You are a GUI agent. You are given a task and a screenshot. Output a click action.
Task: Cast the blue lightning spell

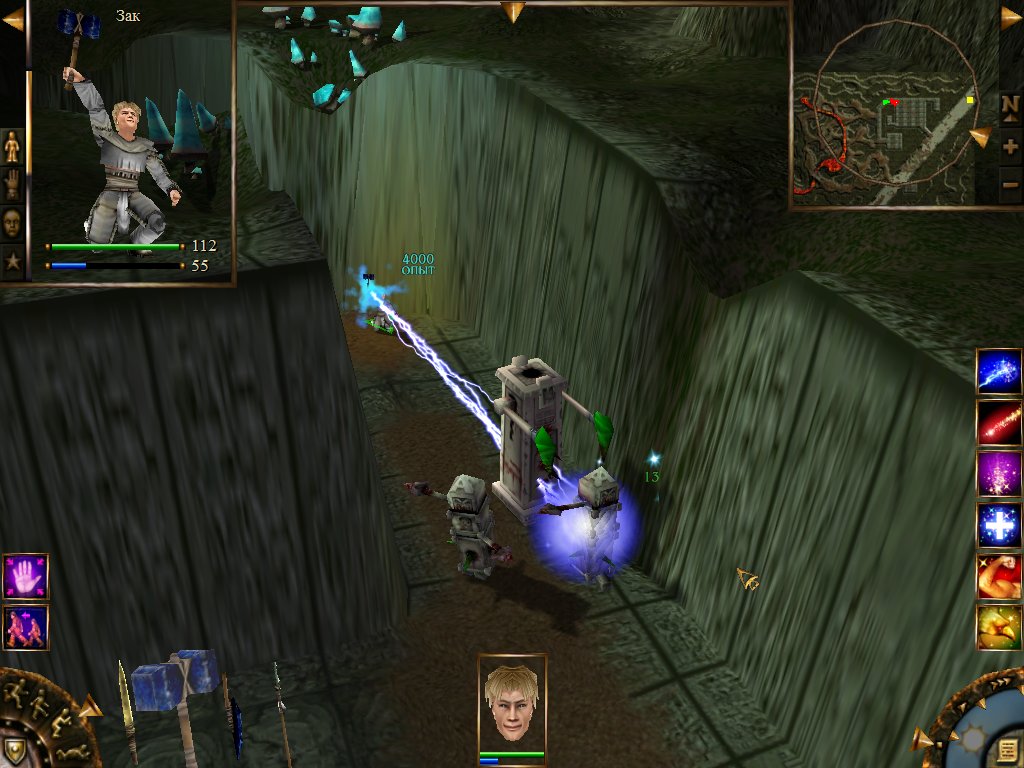click(999, 371)
